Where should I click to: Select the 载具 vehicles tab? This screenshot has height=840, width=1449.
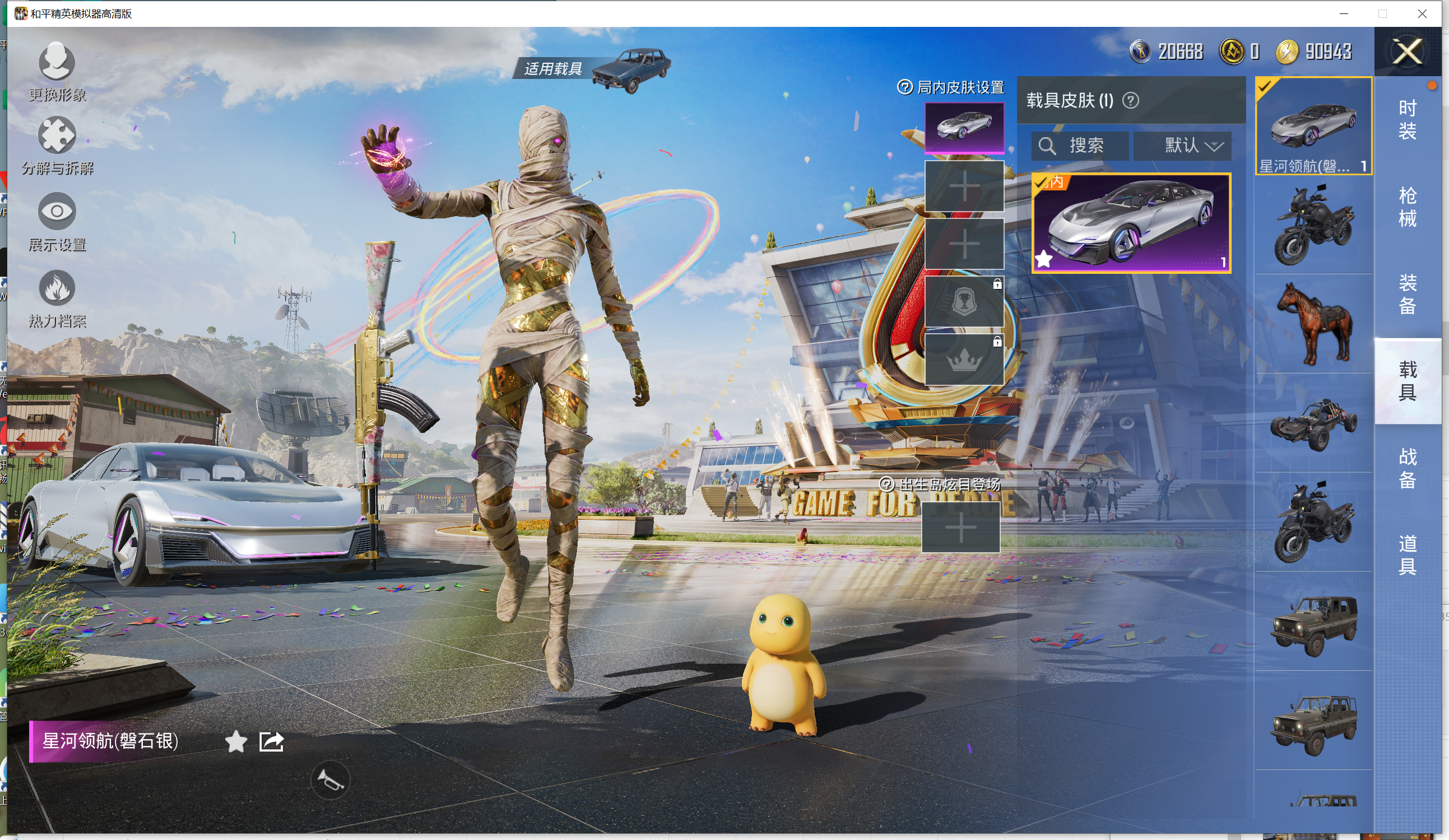point(1406,381)
